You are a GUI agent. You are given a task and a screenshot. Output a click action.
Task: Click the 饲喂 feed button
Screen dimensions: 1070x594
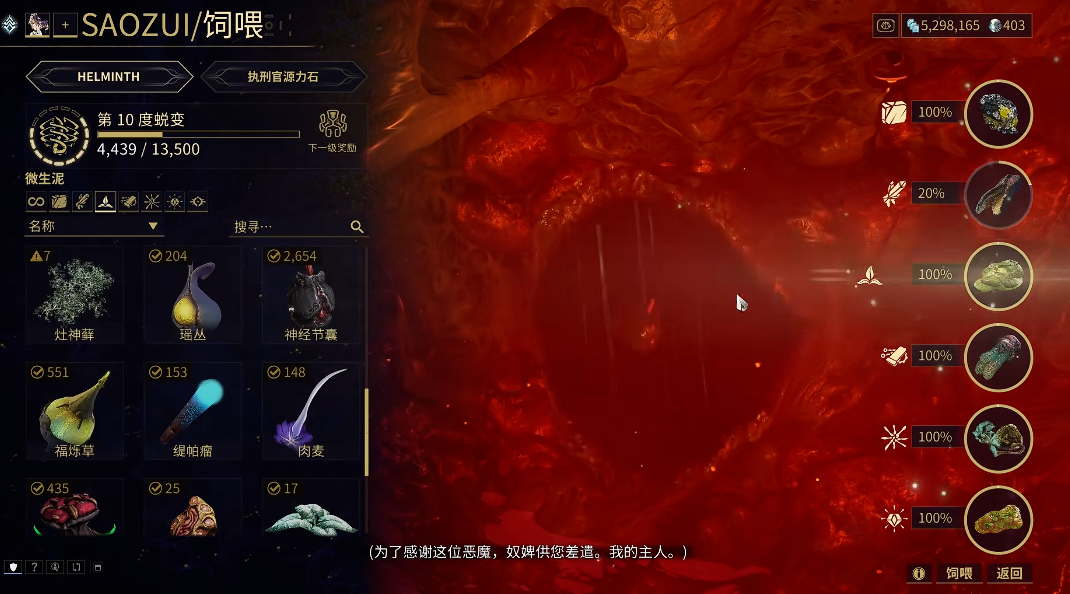pyautogui.click(x=958, y=573)
